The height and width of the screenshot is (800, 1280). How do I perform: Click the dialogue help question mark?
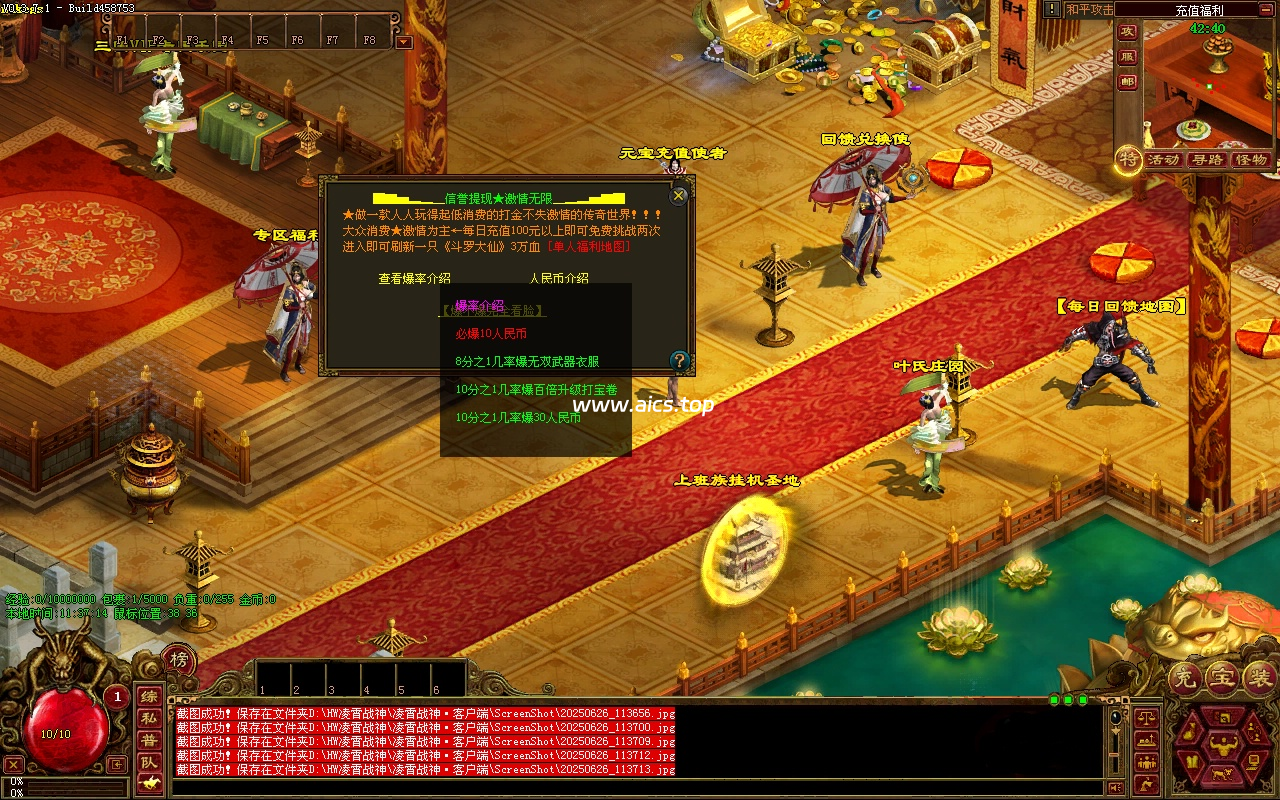coord(680,360)
